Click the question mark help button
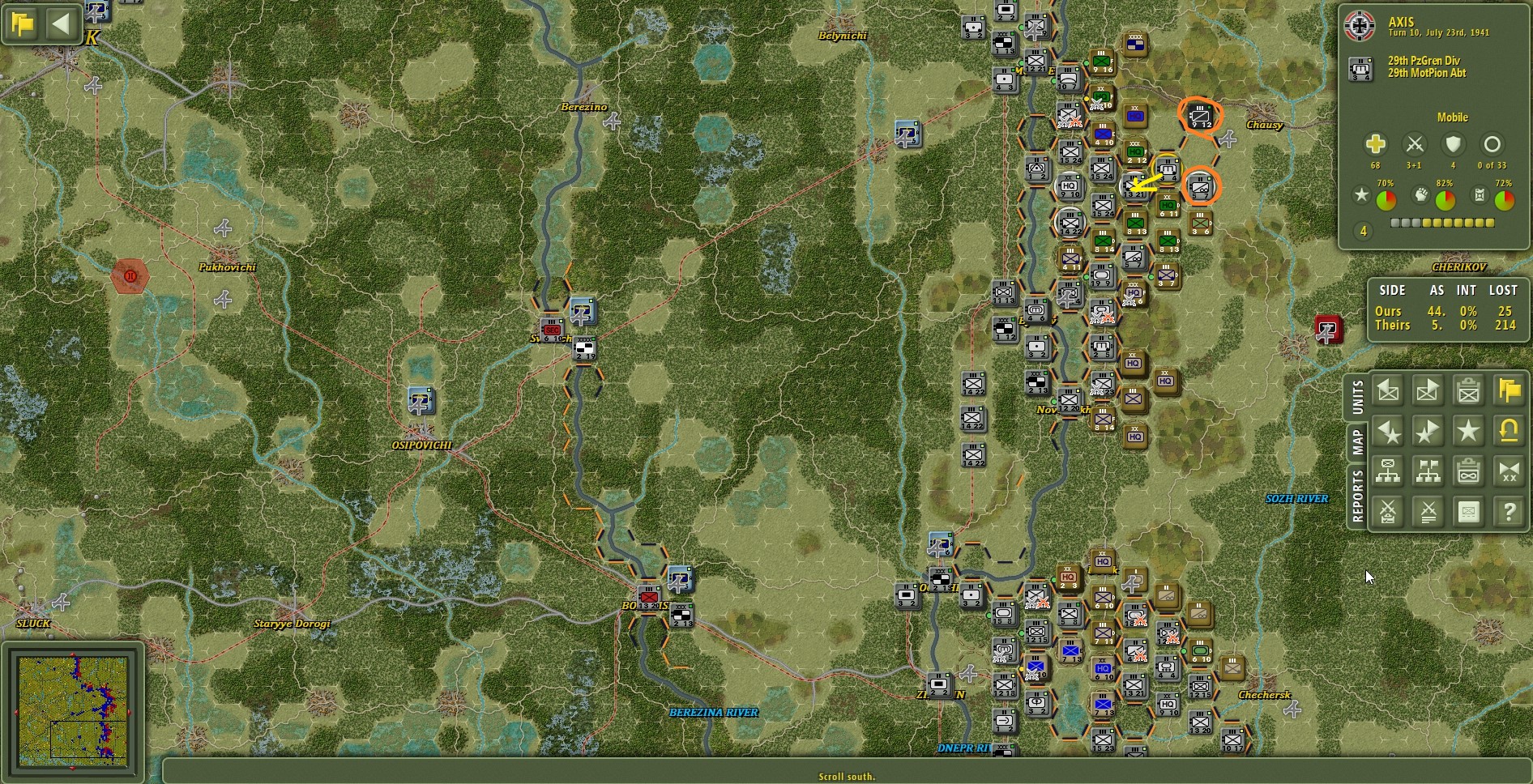 click(x=1507, y=512)
